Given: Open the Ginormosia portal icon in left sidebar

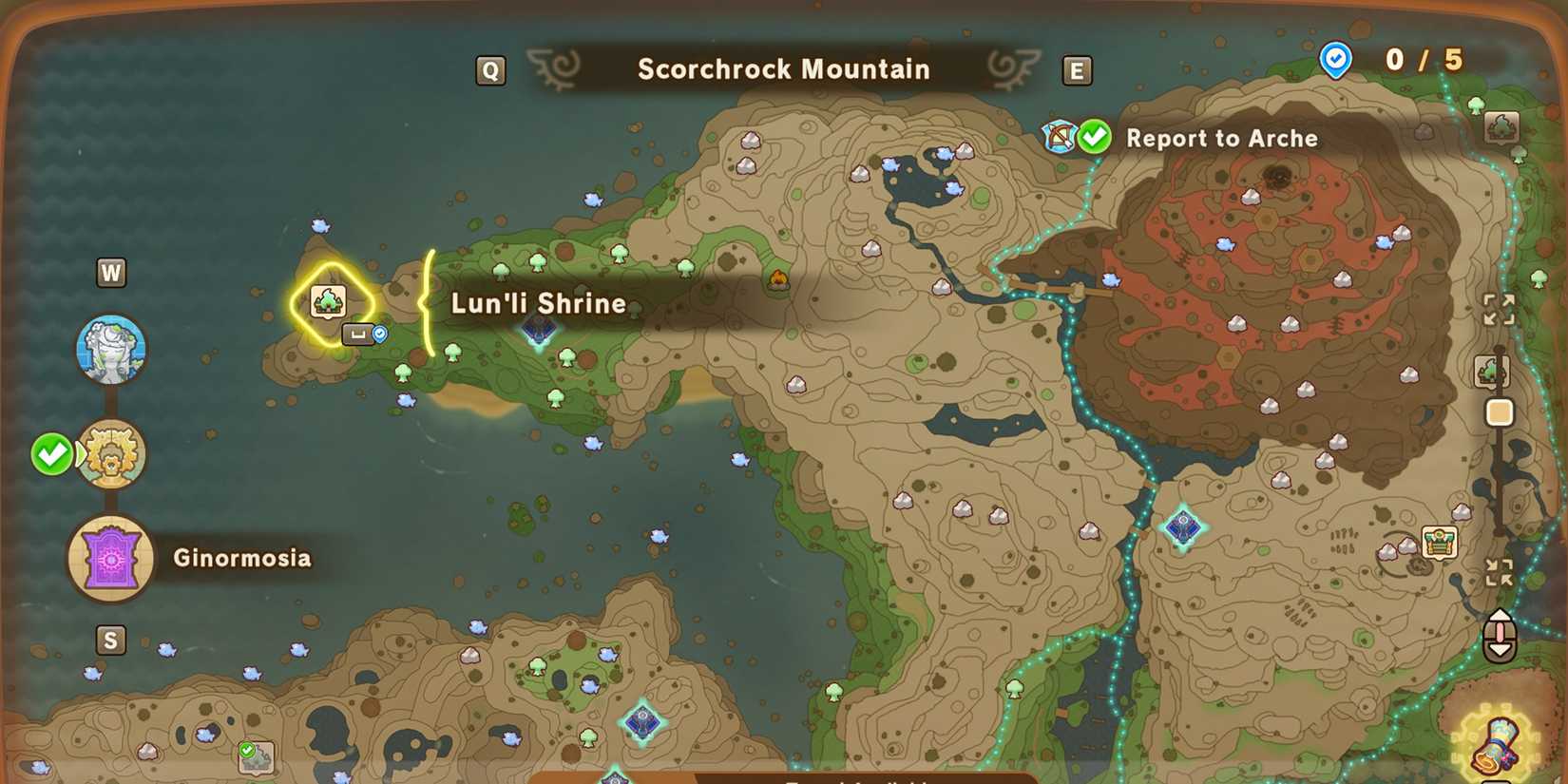Looking at the screenshot, I should [110, 558].
